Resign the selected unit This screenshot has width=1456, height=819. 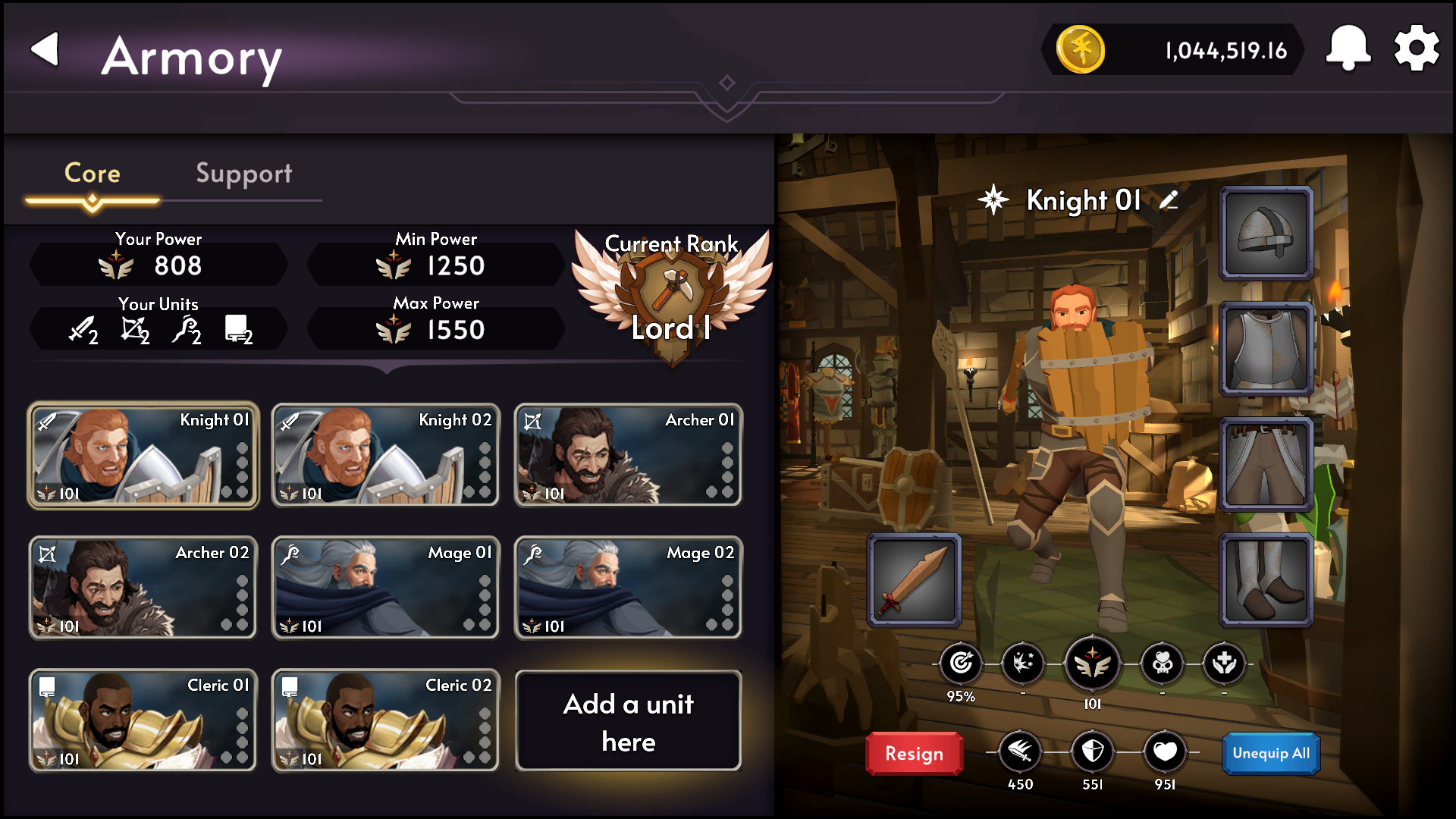pos(914,754)
